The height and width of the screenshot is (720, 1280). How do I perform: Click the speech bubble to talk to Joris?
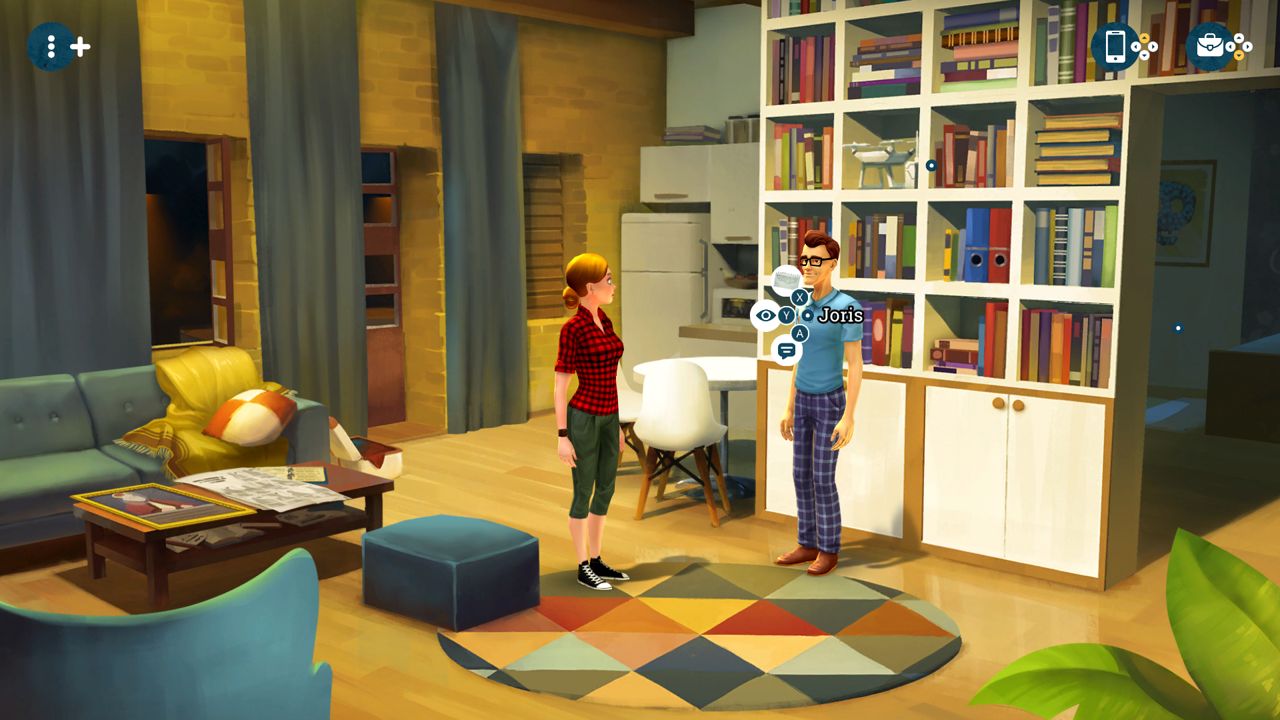tap(787, 349)
